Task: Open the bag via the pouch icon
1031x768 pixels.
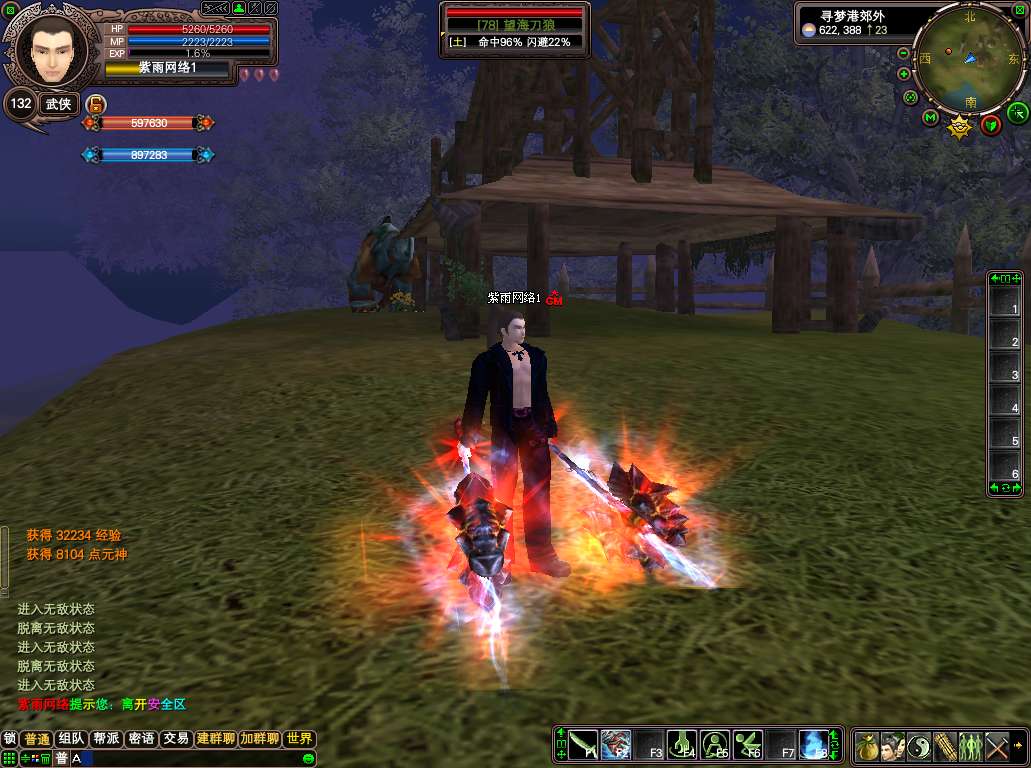Action: tap(867, 746)
